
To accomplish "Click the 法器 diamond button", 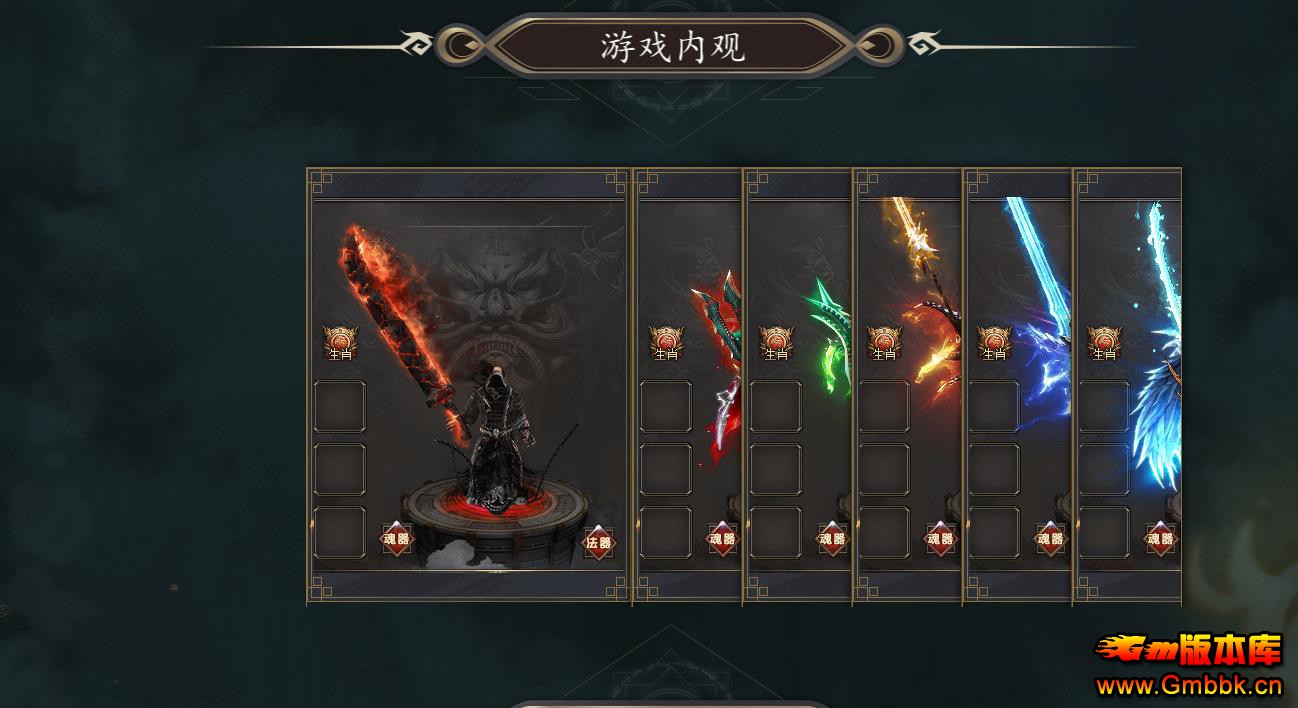I will (x=599, y=543).
